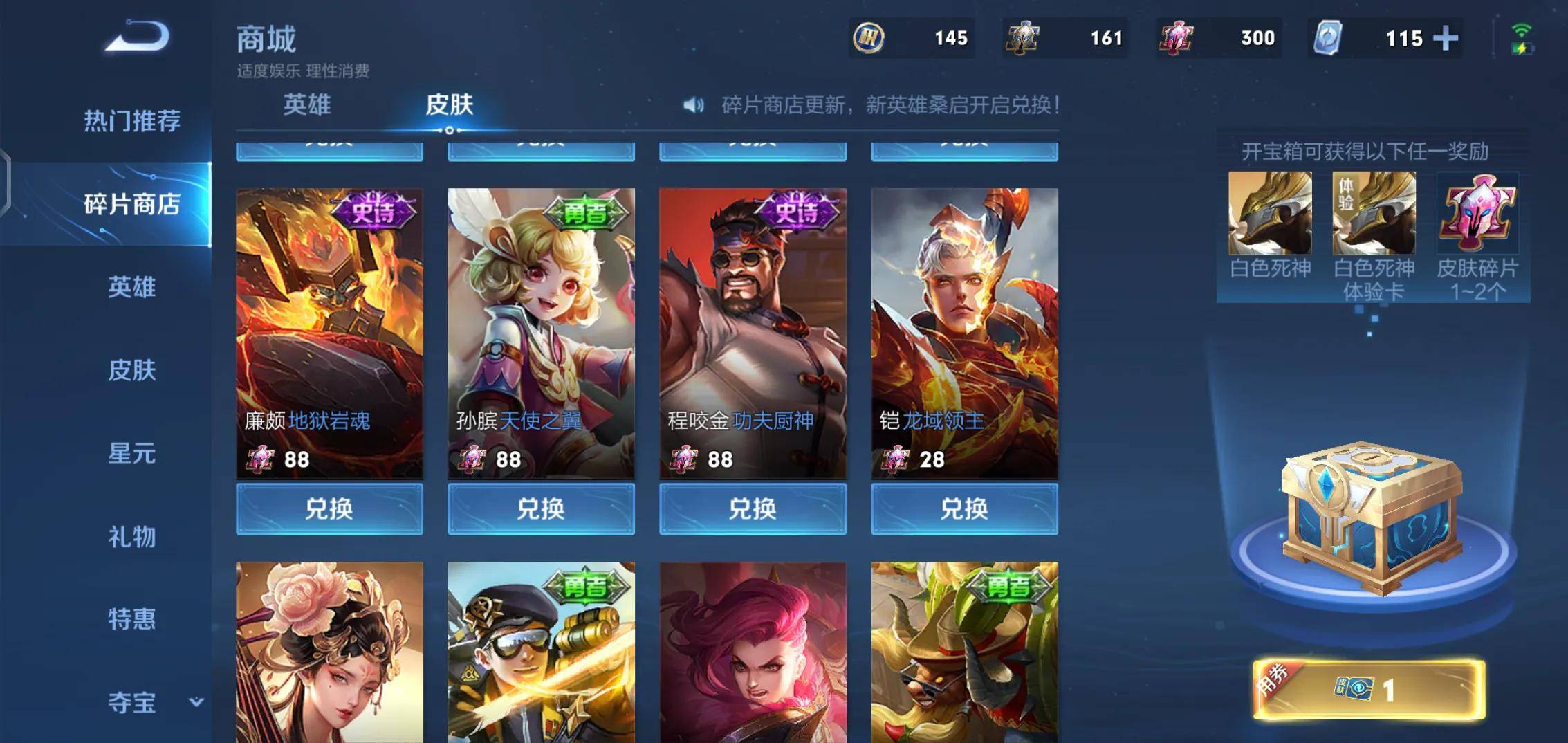
Task: Switch to the 英雄 top tab
Action: pyautogui.click(x=307, y=105)
